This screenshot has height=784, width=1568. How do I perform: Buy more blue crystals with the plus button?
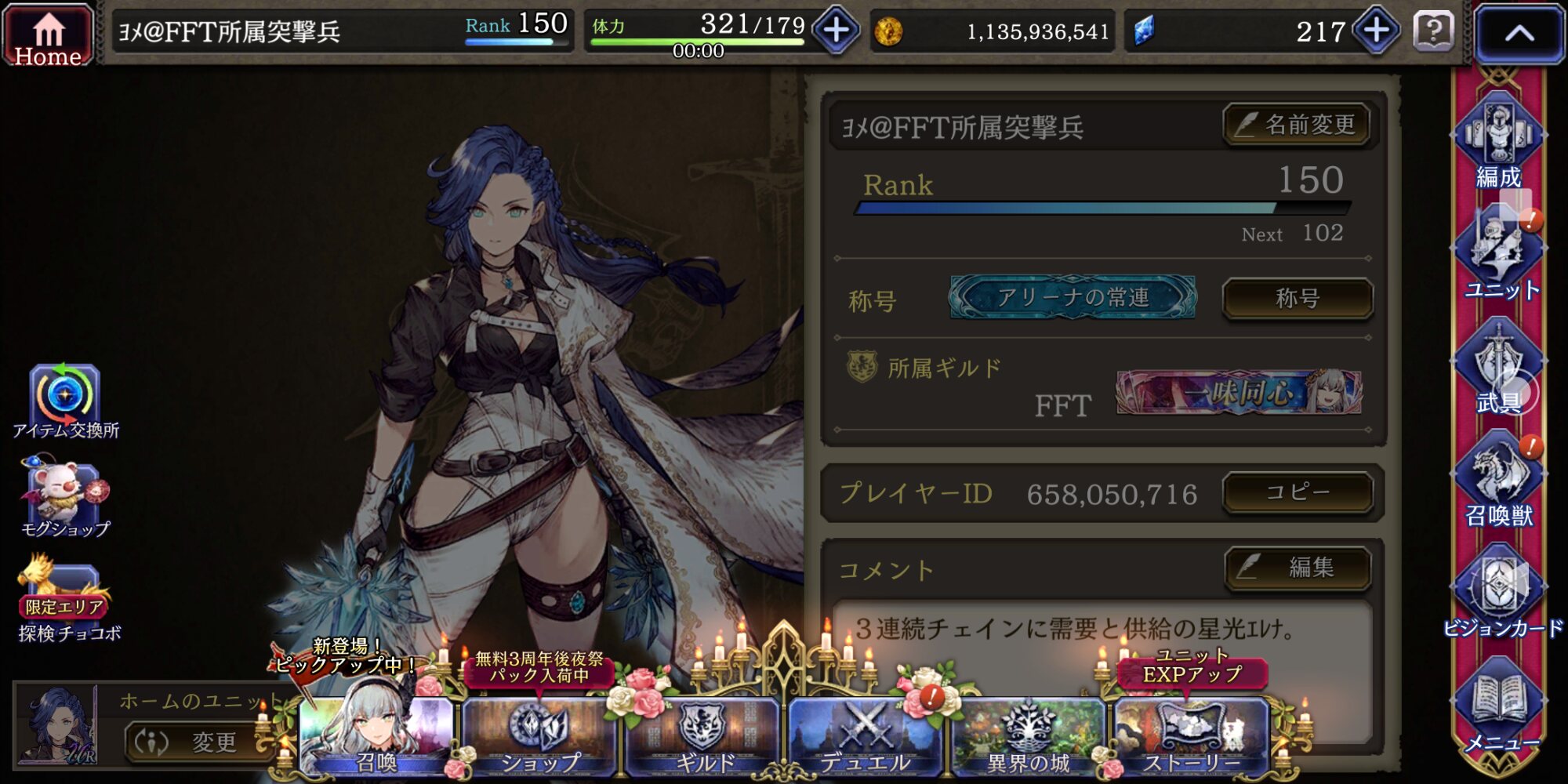click(x=1376, y=31)
